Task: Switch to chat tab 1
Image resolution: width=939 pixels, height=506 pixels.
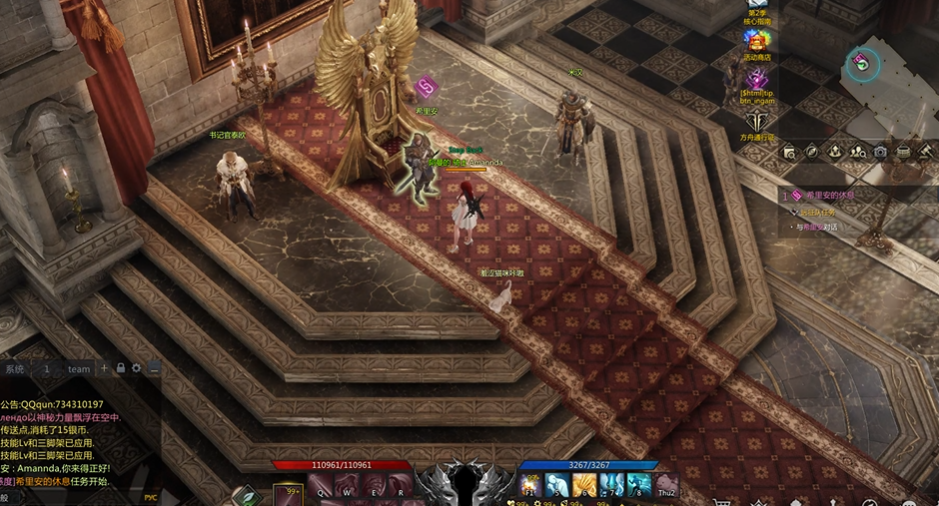Action: (x=46, y=369)
